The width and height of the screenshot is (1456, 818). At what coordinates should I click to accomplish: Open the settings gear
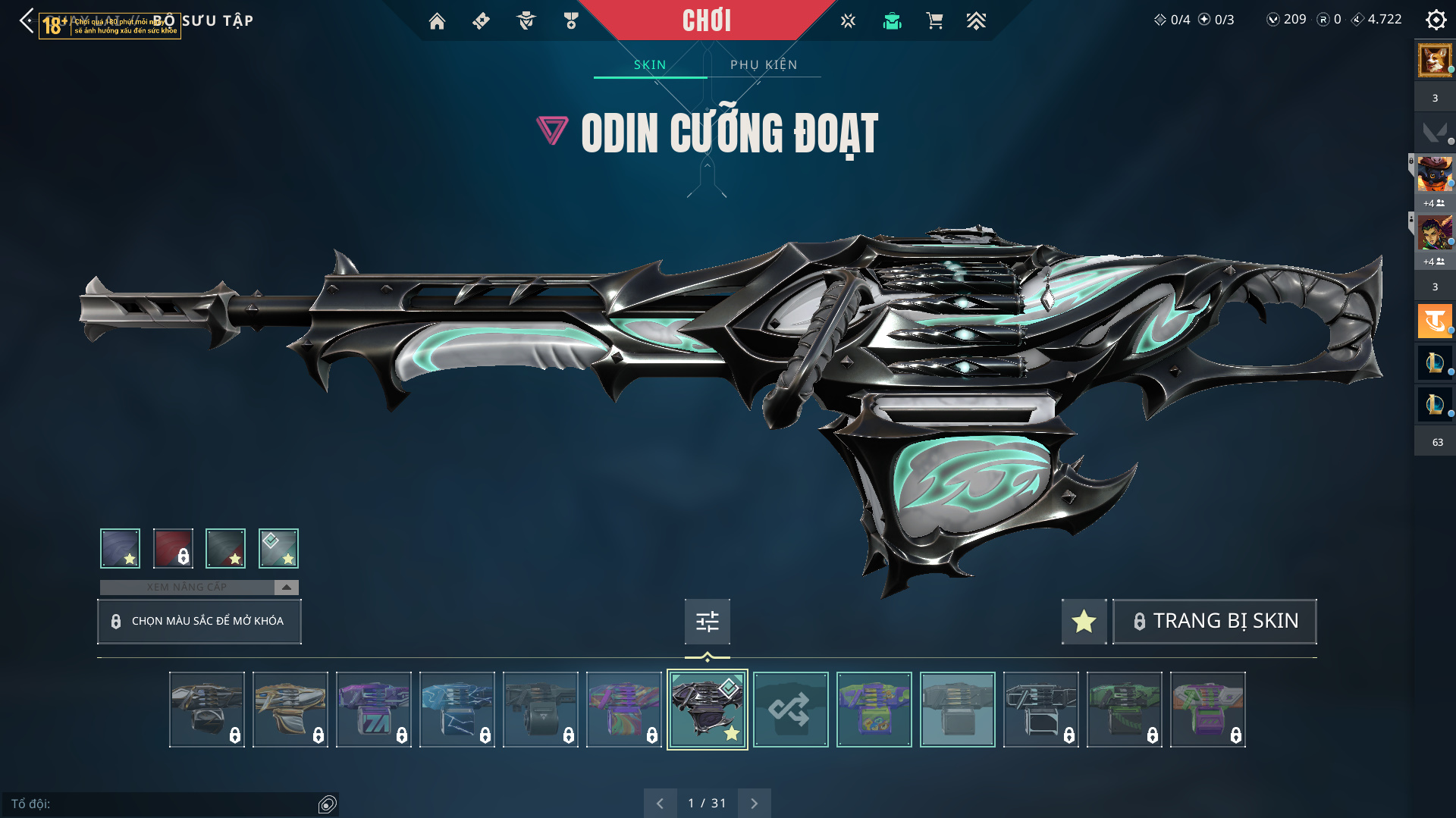(x=1436, y=20)
